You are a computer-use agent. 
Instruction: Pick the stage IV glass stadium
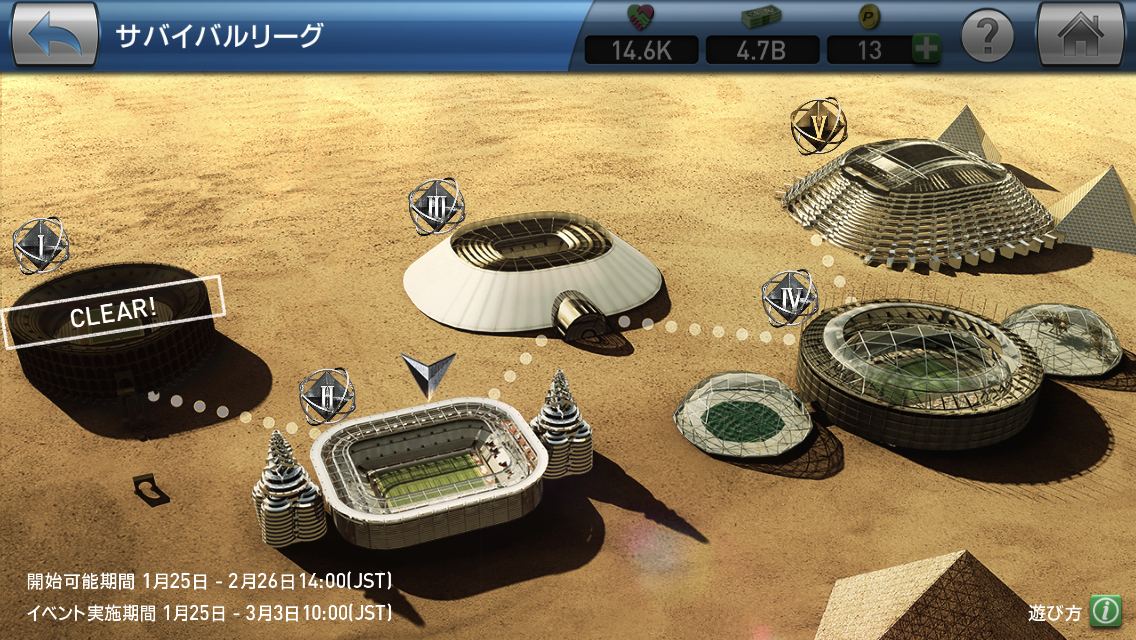pyautogui.click(x=915, y=370)
